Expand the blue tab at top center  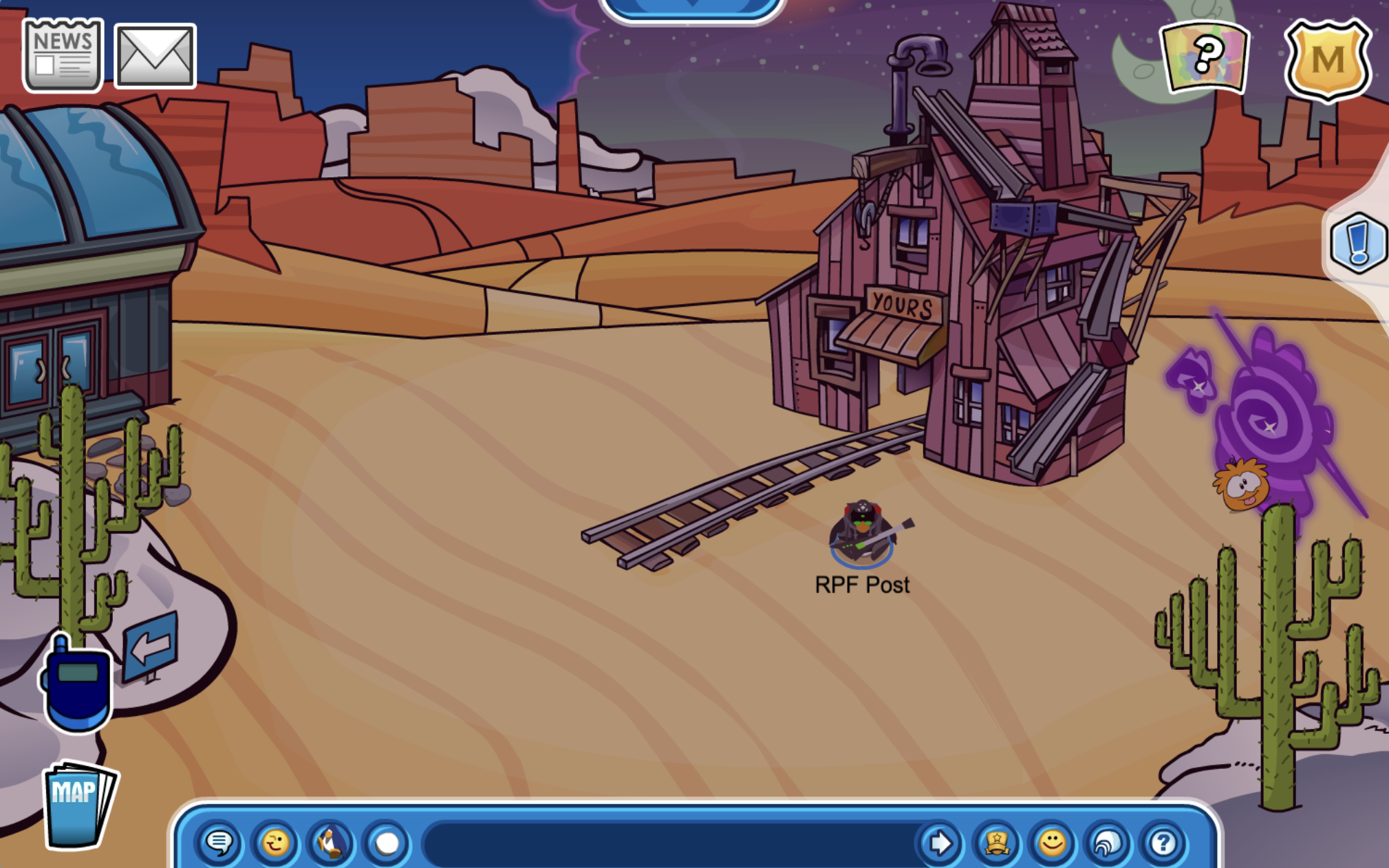692,7
